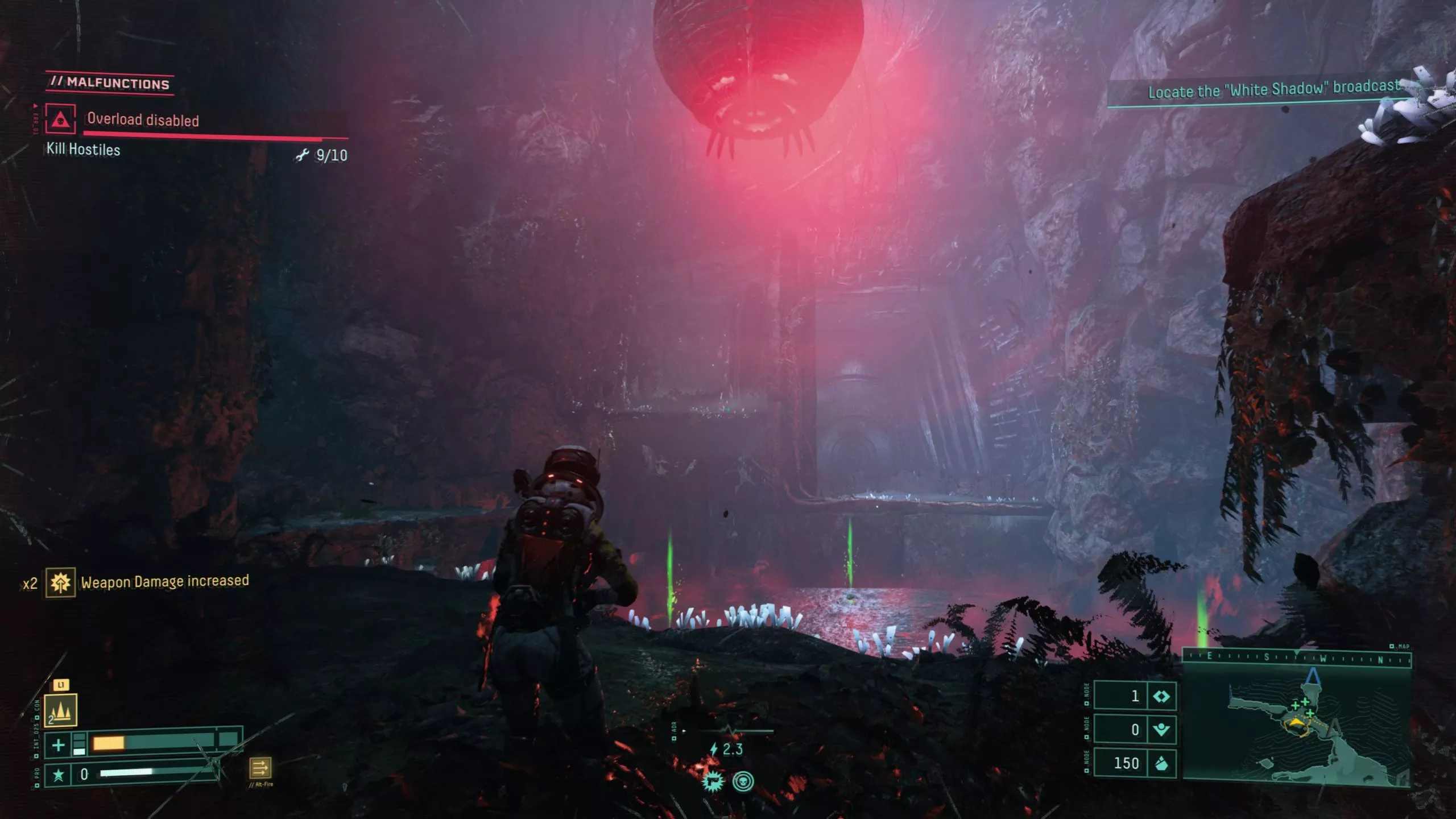Click the 150 resource counter
The width and height of the screenshot is (1456, 819).
[1126, 762]
